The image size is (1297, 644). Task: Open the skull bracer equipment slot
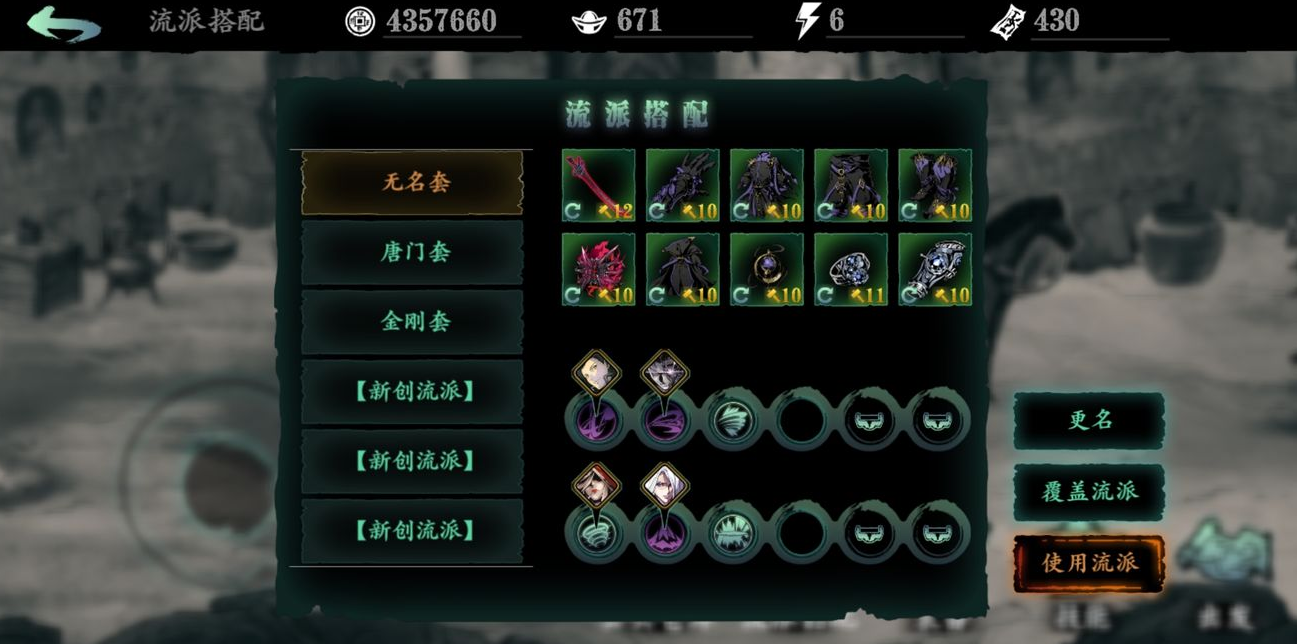pos(934,269)
